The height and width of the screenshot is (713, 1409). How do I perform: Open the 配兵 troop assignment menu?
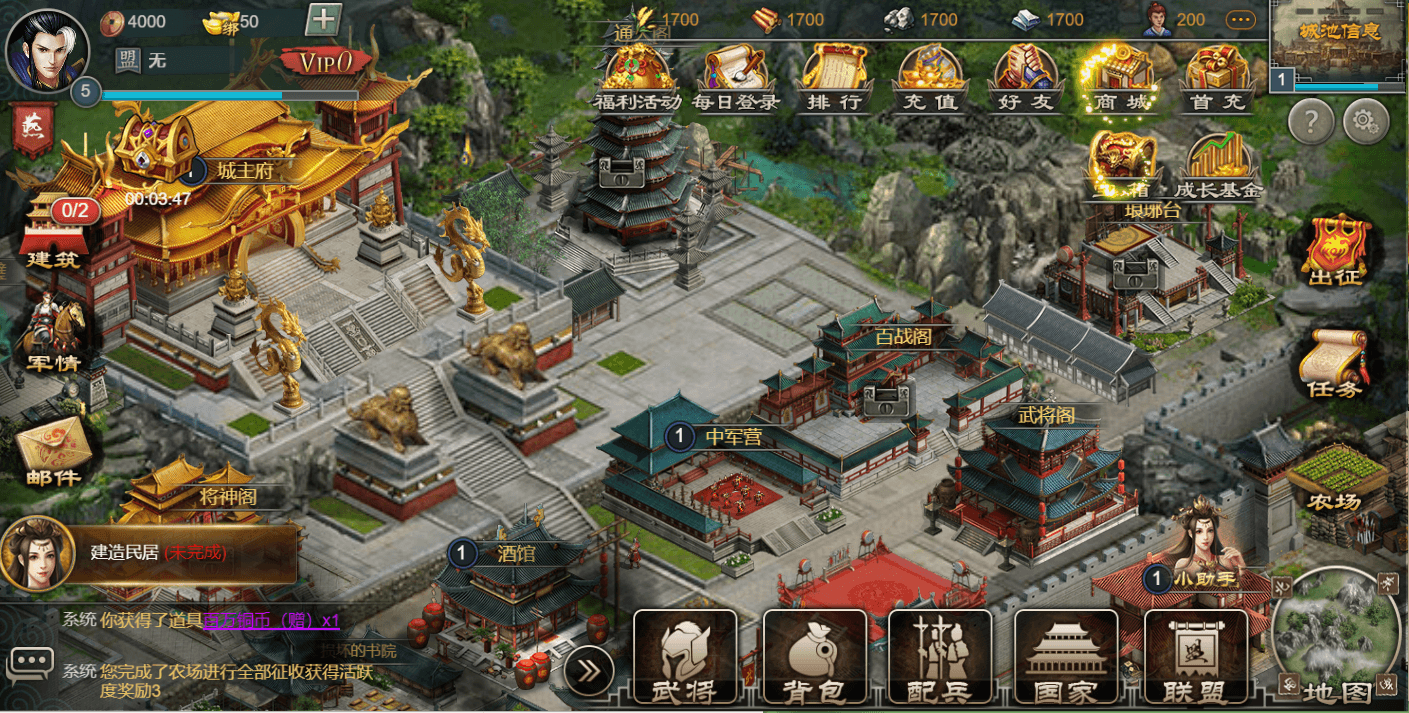[x=940, y=656]
